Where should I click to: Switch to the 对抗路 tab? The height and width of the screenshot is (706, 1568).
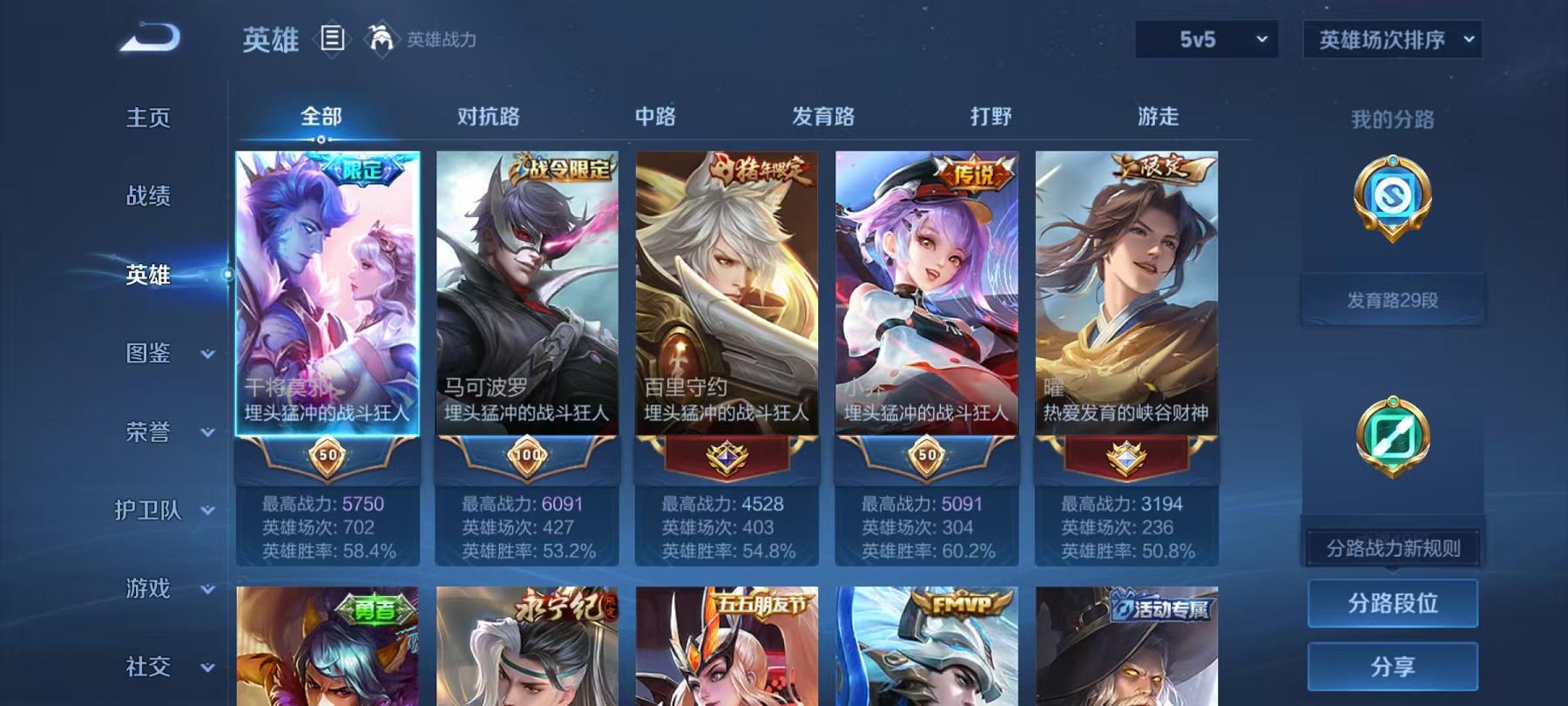click(x=485, y=116)
